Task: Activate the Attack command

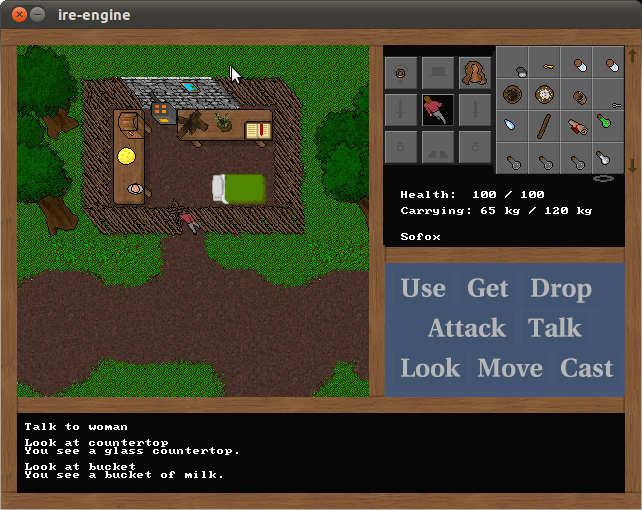Action: tap(466, 329)
